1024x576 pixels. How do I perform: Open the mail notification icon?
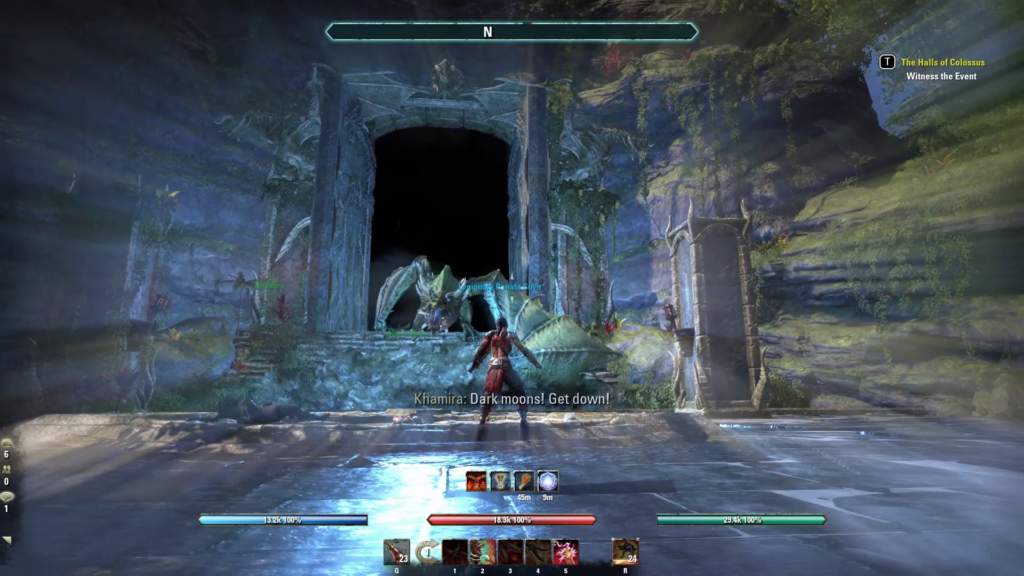(7, 442)
